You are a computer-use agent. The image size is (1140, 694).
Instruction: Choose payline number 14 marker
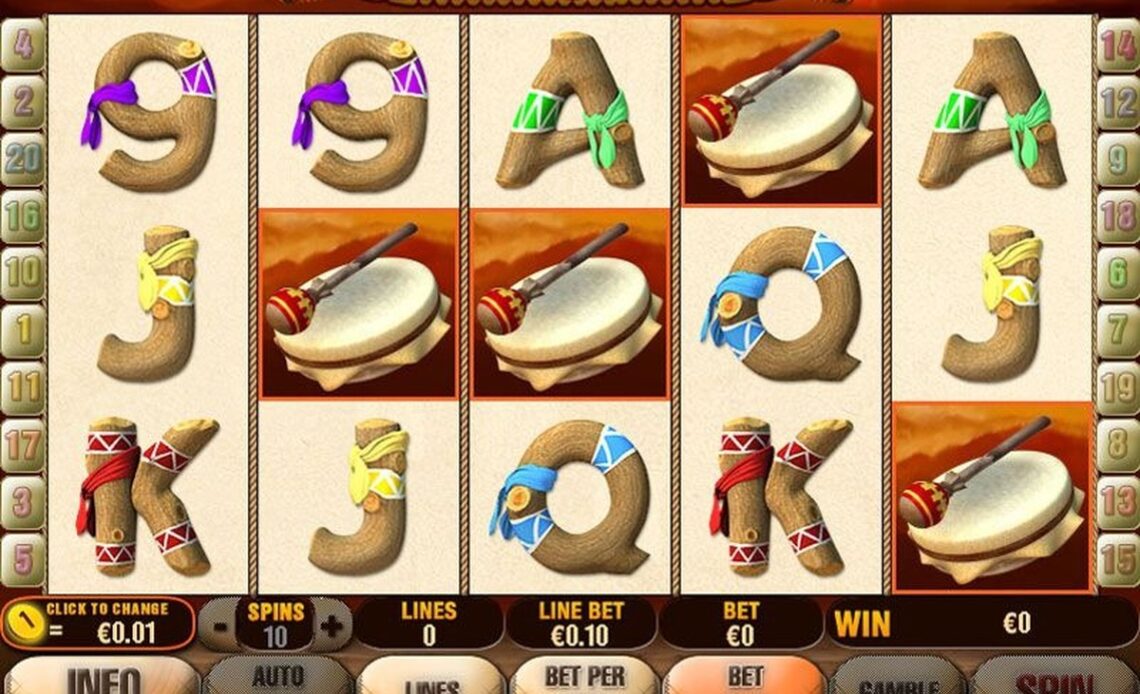point(1117,47)
